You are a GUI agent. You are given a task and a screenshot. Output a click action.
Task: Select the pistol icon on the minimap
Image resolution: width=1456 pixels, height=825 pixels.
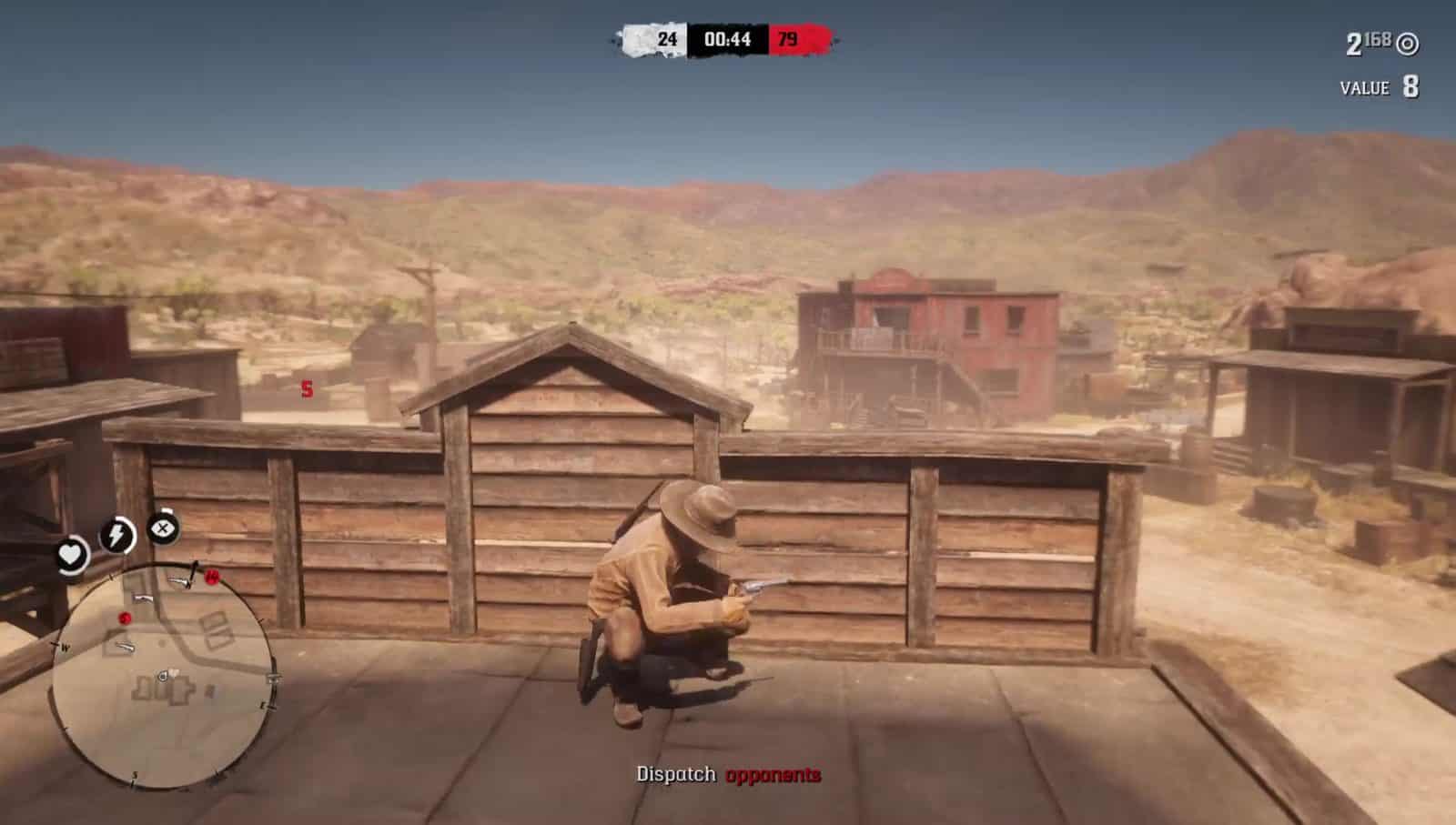141,598
